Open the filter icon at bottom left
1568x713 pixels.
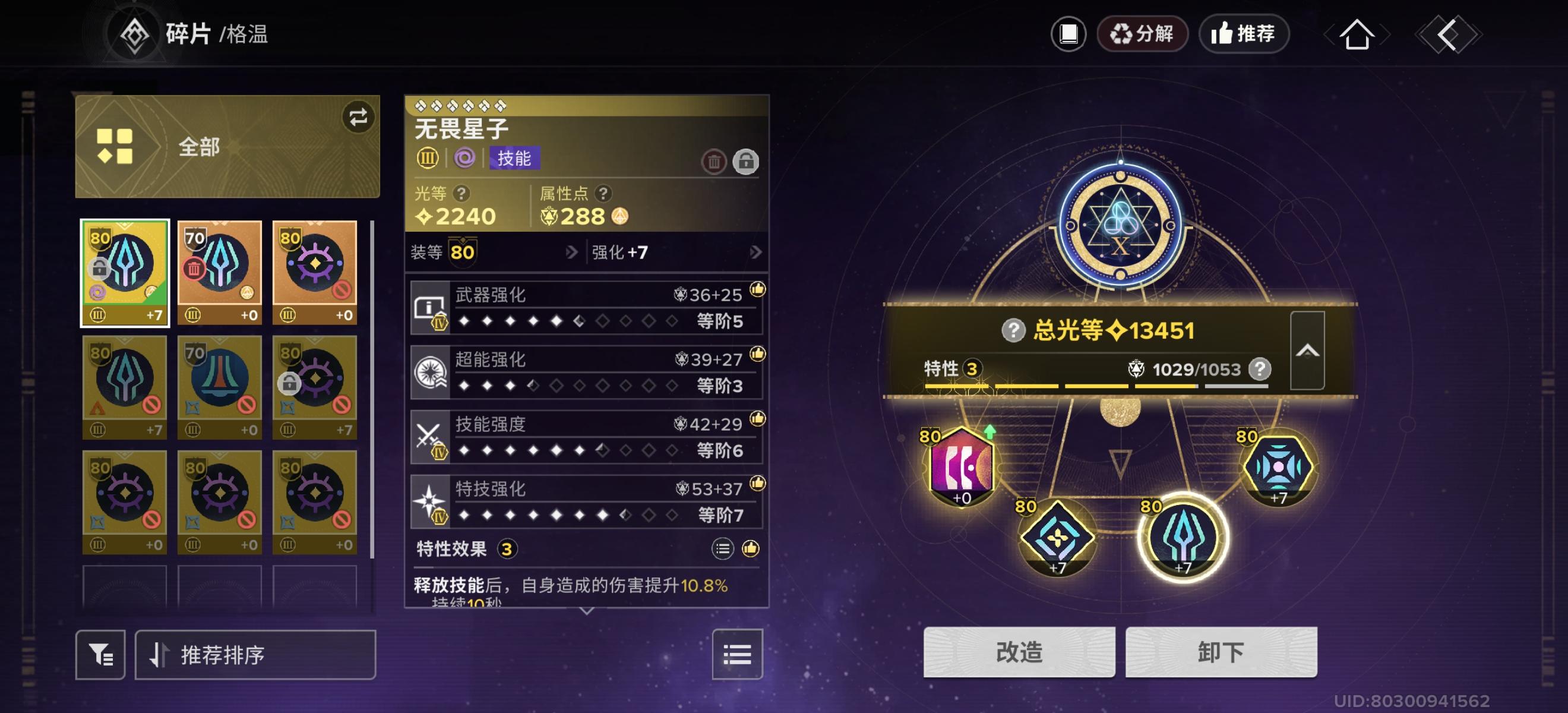pyautogui.click(x=100, y=654)
